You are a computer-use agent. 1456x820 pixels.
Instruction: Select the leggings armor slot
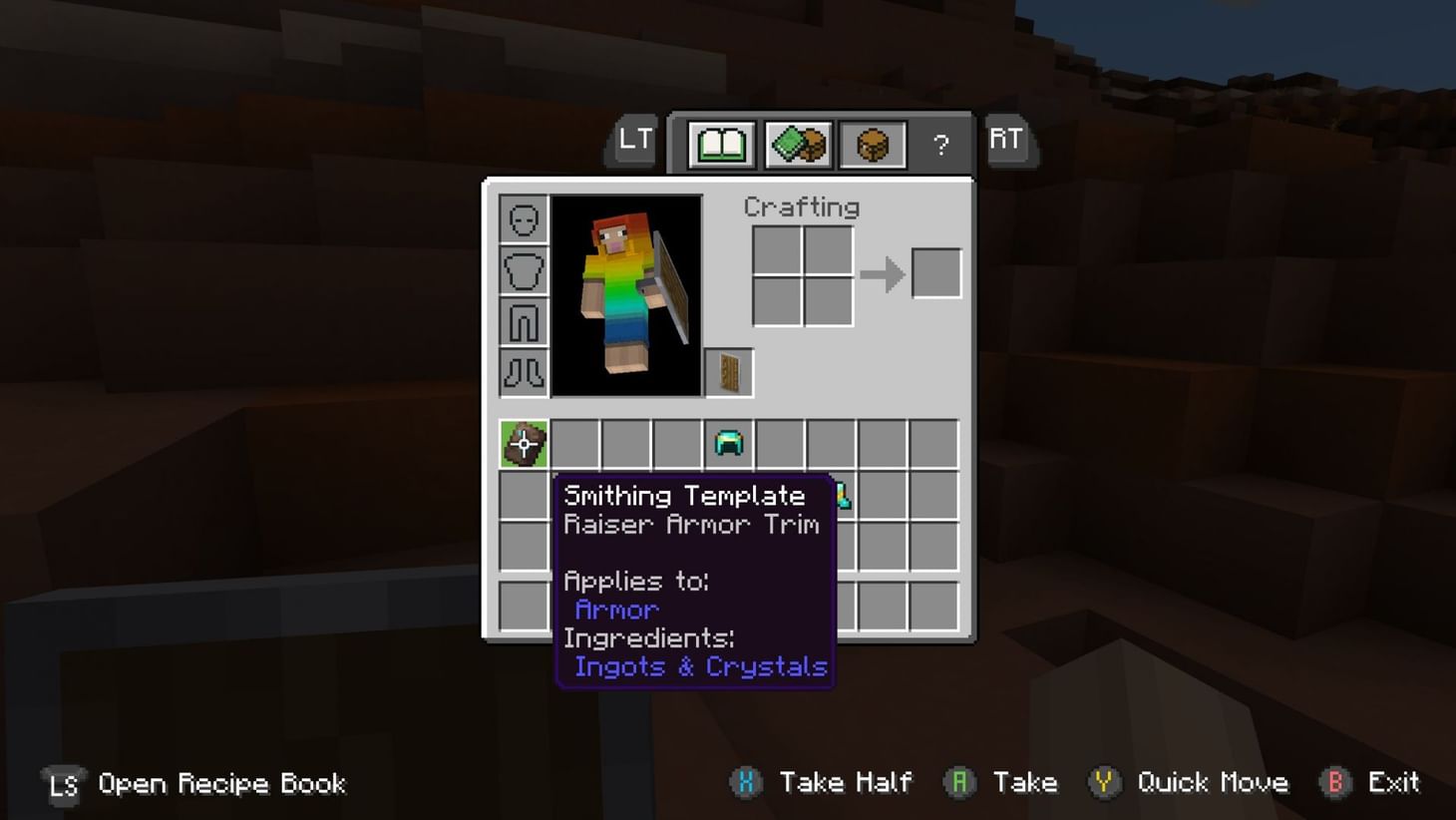[x=523, y=321]
